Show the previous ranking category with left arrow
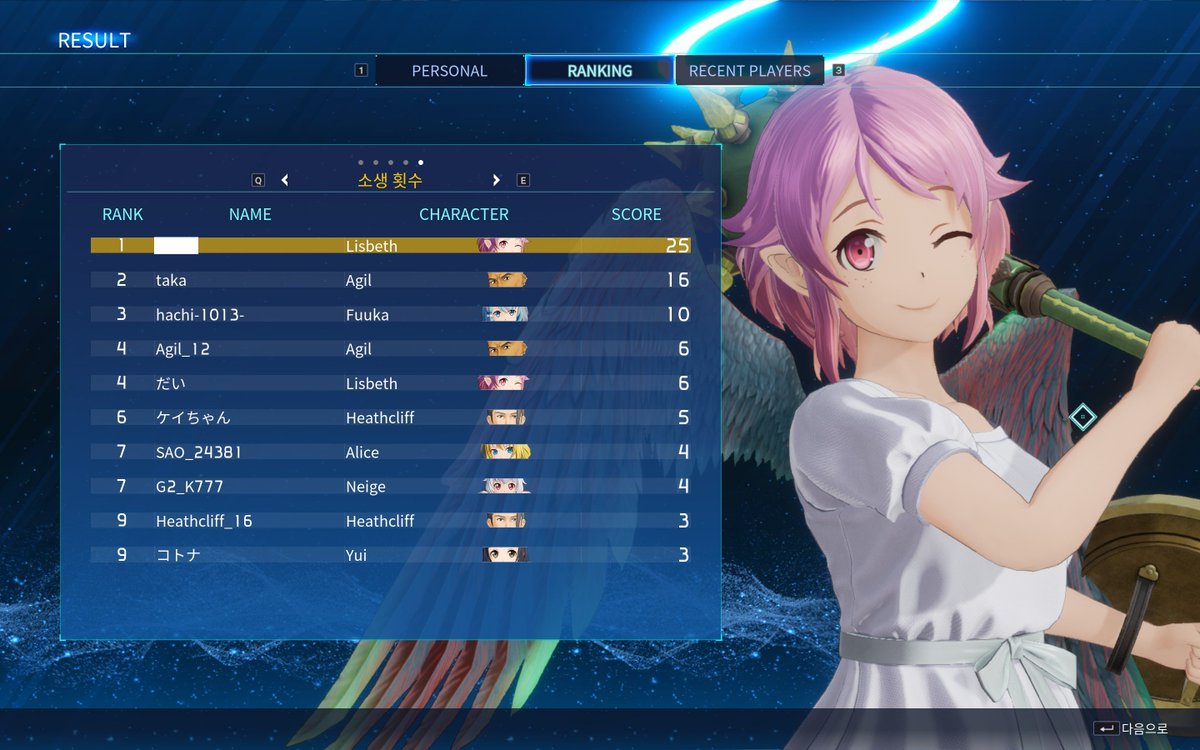The image size is (1200, 750). click(x=285, y=181)
